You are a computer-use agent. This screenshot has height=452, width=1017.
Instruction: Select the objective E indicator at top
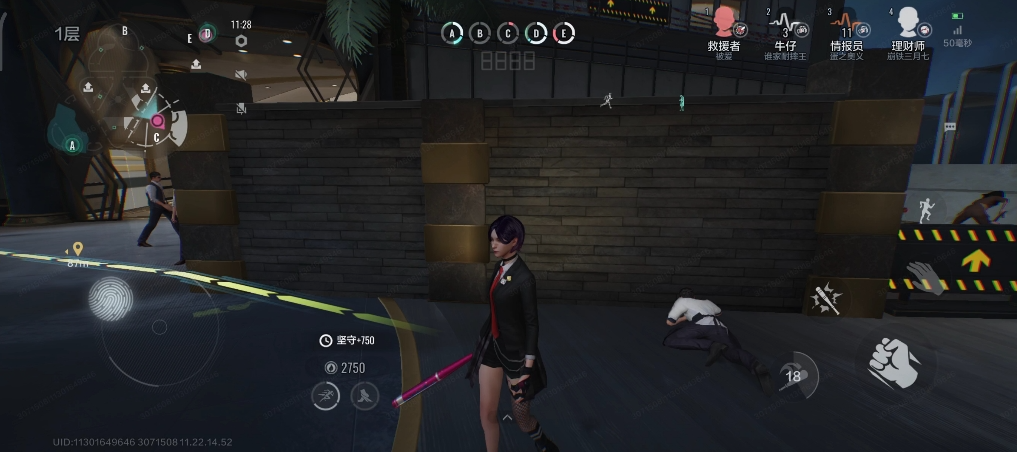pyautogui.click(x=564, y=34)
